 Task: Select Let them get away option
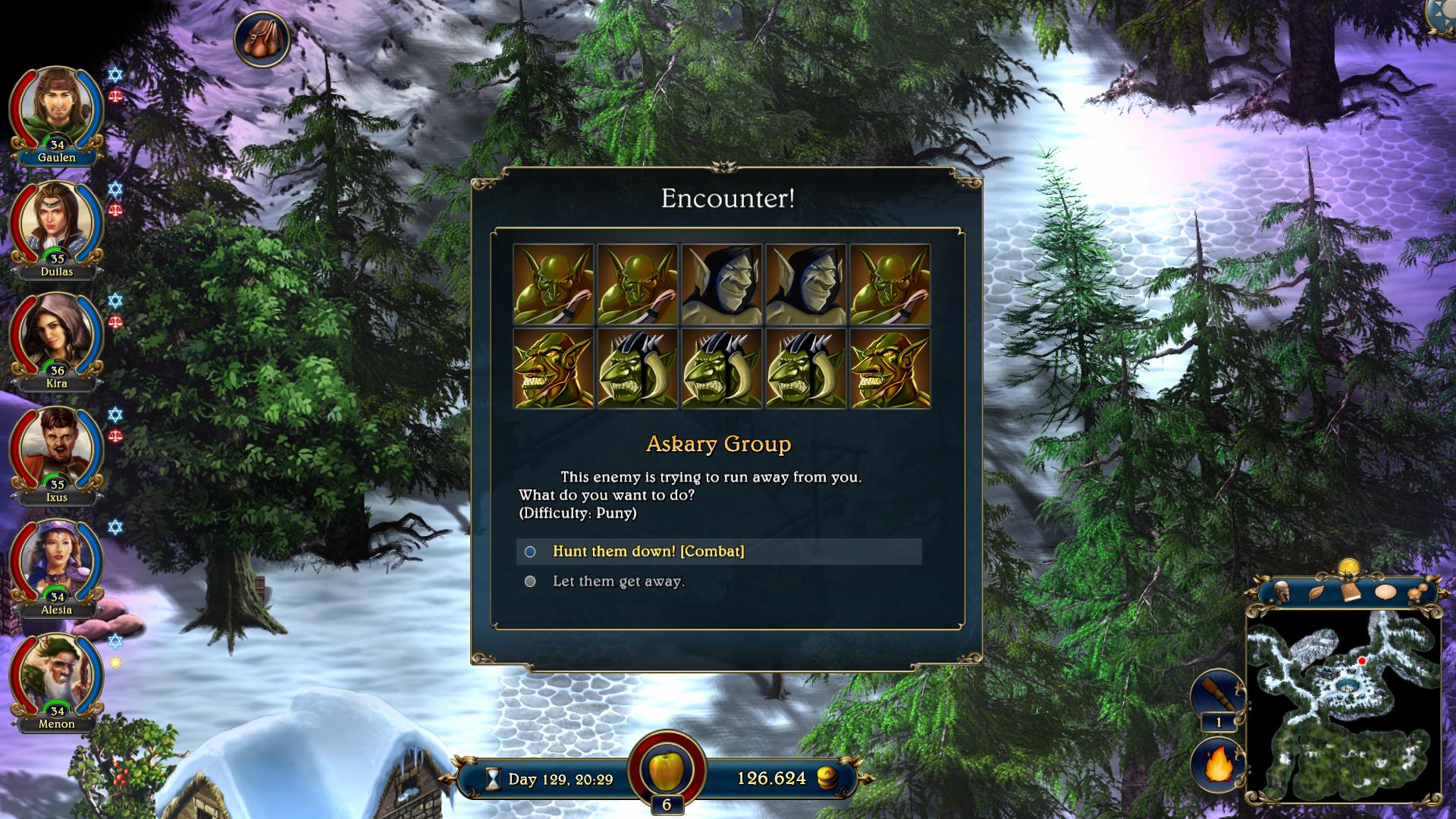click(x=618, y=582)
